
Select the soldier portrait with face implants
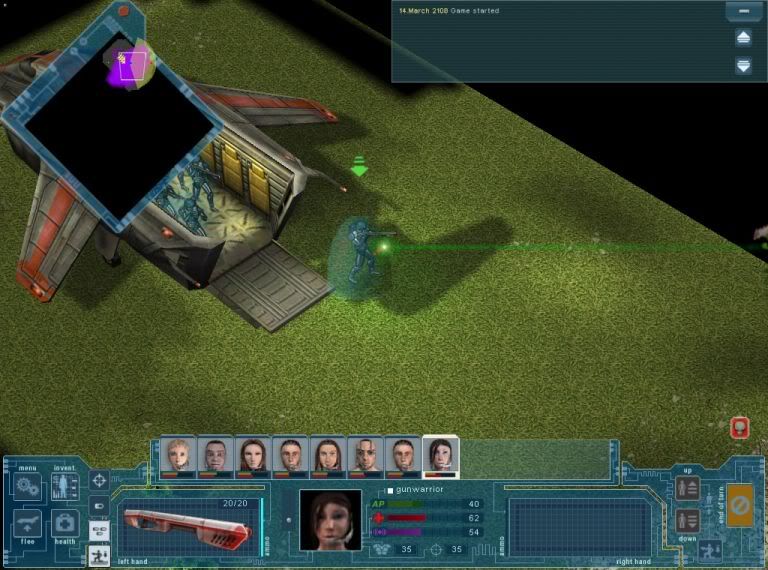[x=366, y=457]
